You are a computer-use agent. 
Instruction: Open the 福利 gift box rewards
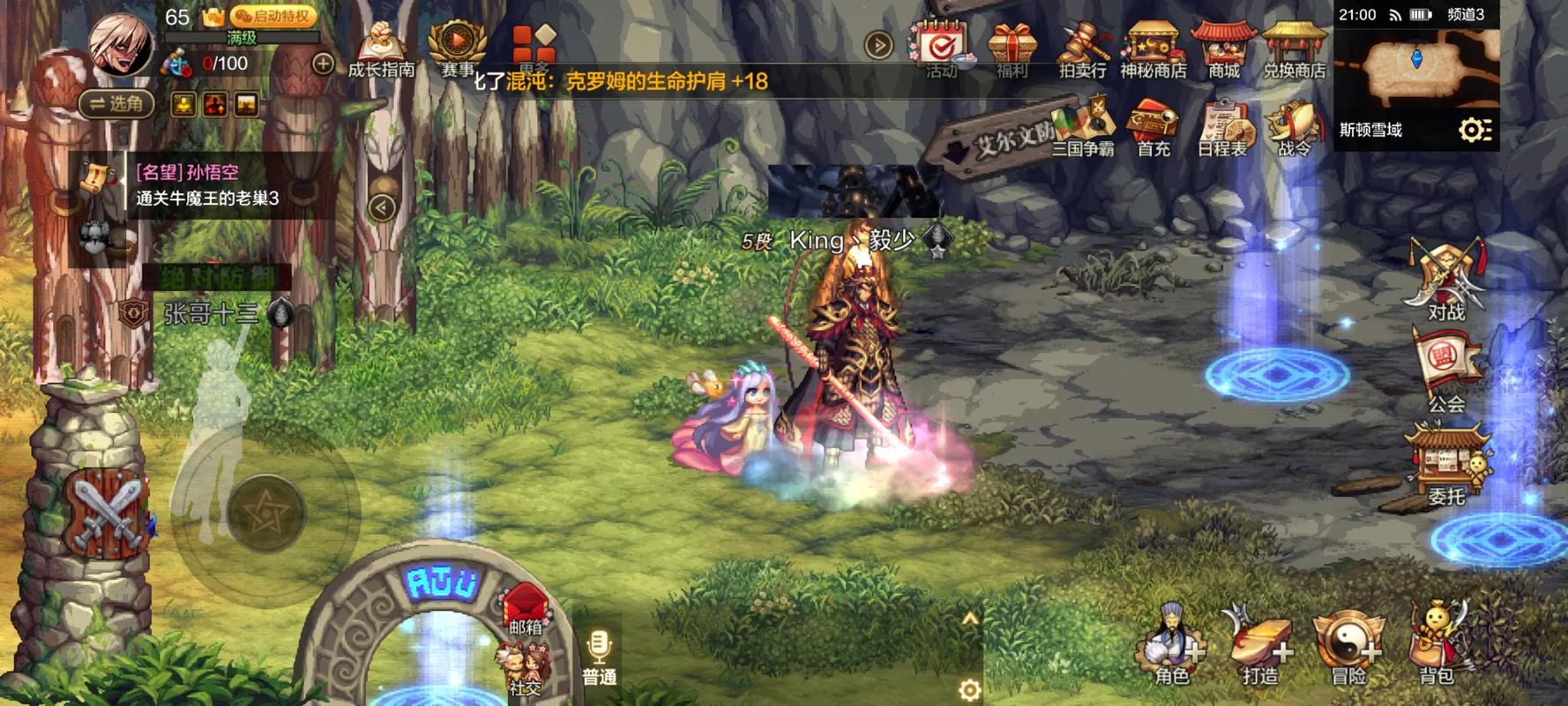point(1012,49)
